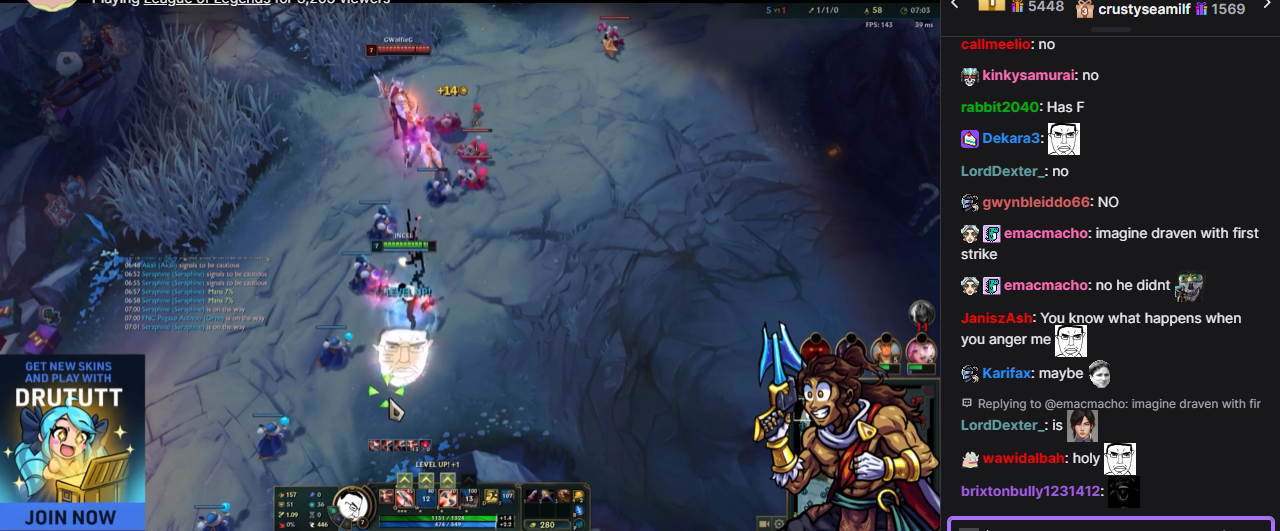This screenshot has width=1280, height=531.
Task: Level up the E ability with its arrow
Action: pyautogui.click(x=448, y=480)
